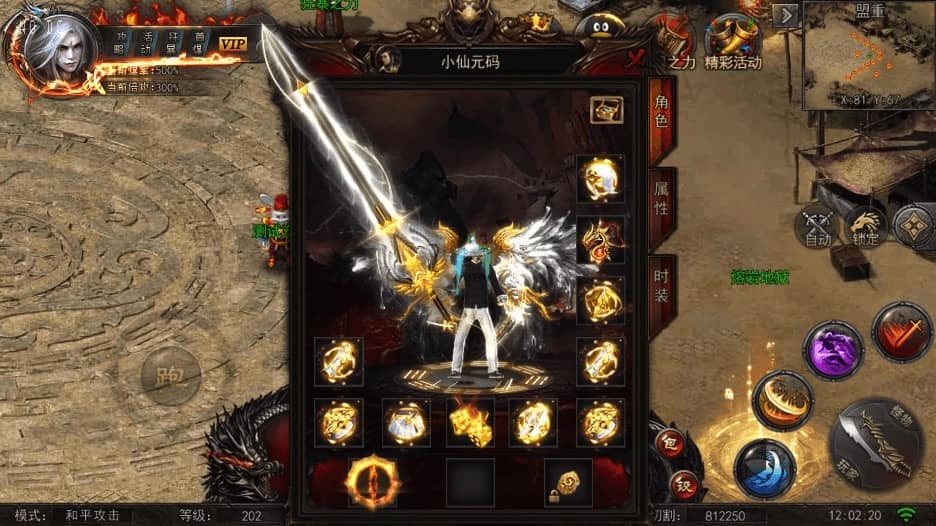
Task: Click the locked gold pouch slot
Action: coord(568,482)
